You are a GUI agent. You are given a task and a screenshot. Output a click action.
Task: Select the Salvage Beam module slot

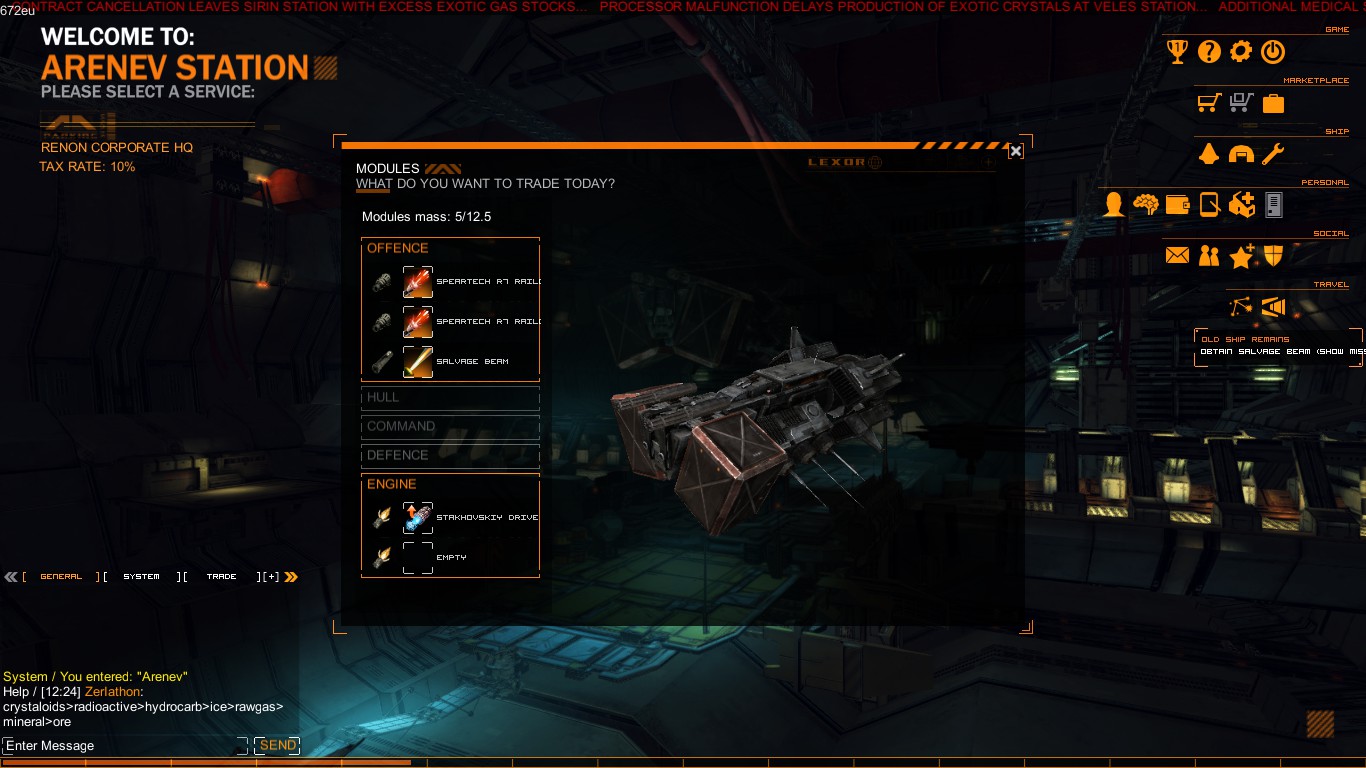pyautogui.click(x=418, y=362)
